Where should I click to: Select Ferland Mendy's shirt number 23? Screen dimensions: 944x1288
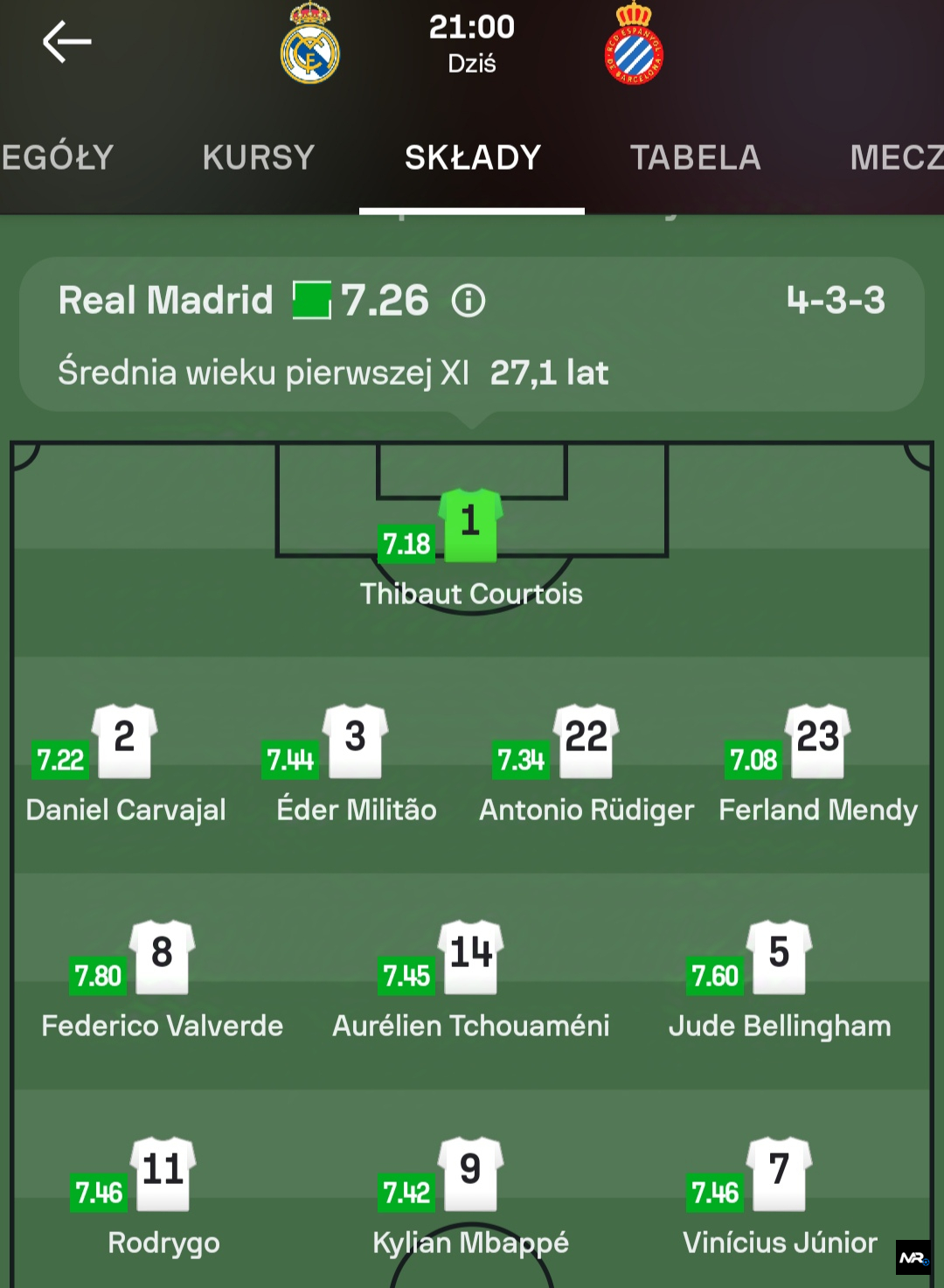coord(818,741)
